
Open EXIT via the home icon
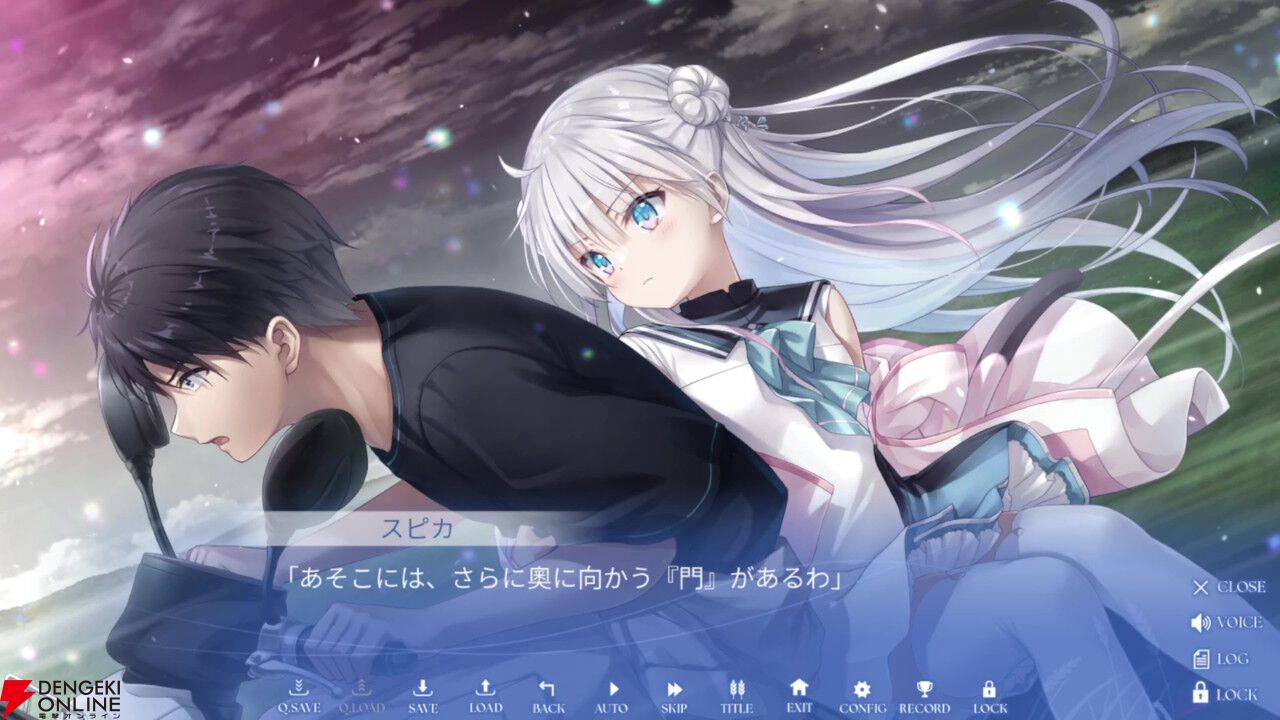click(x=799, y=690)
